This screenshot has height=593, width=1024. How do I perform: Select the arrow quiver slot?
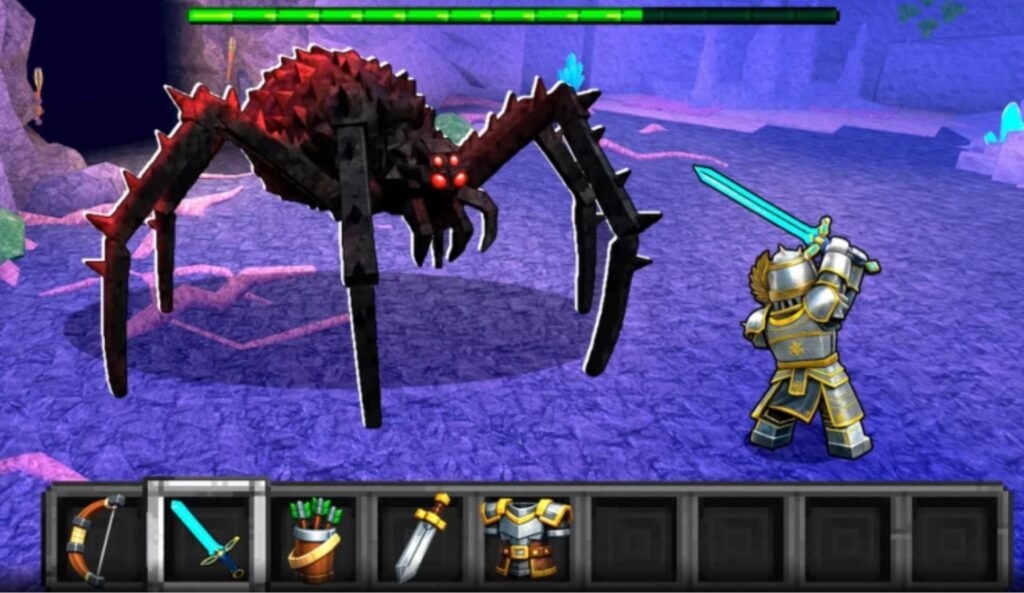click(x=314, y=538)
